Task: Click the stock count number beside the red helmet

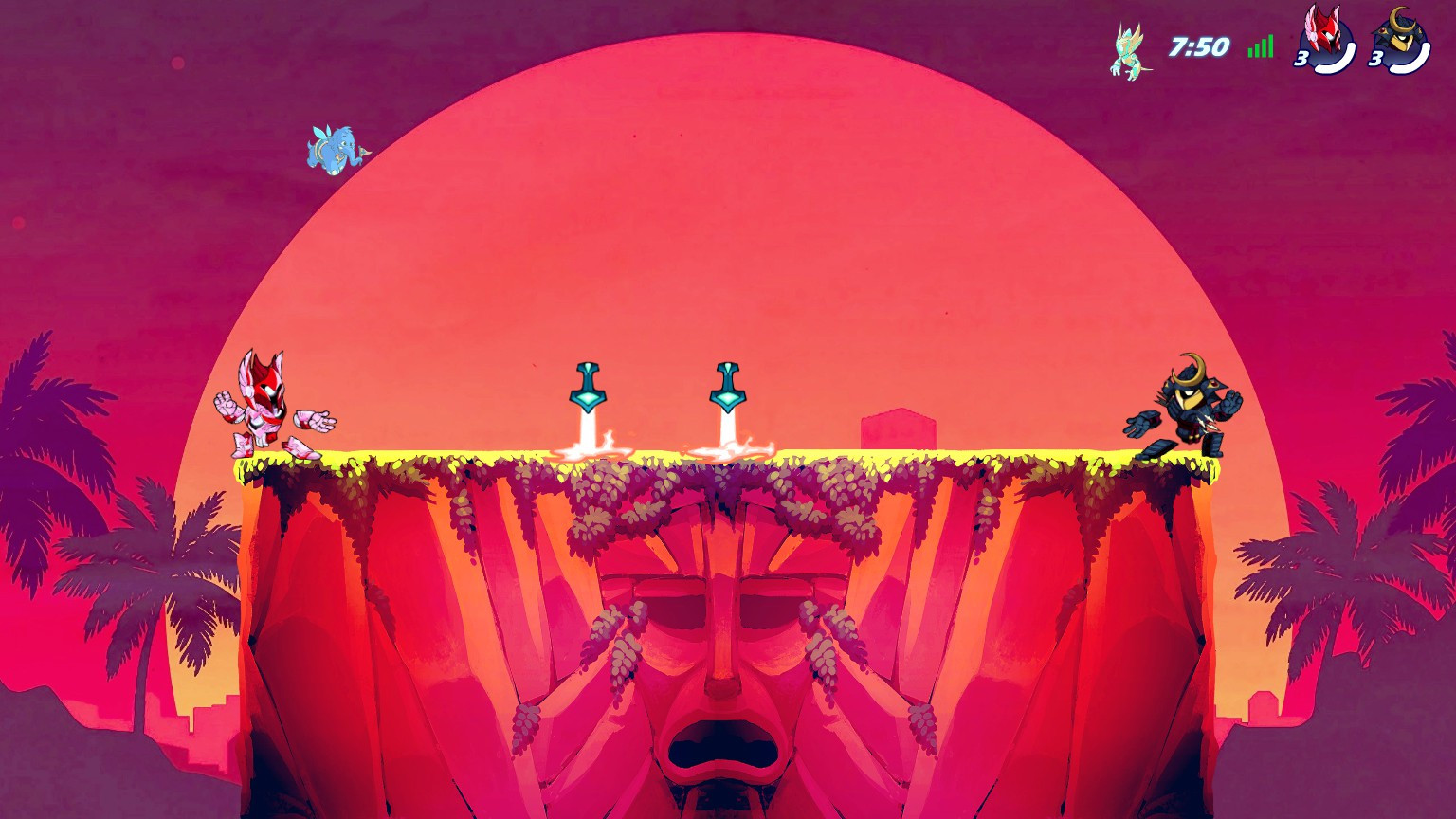Action: [x=1301, y=59]
